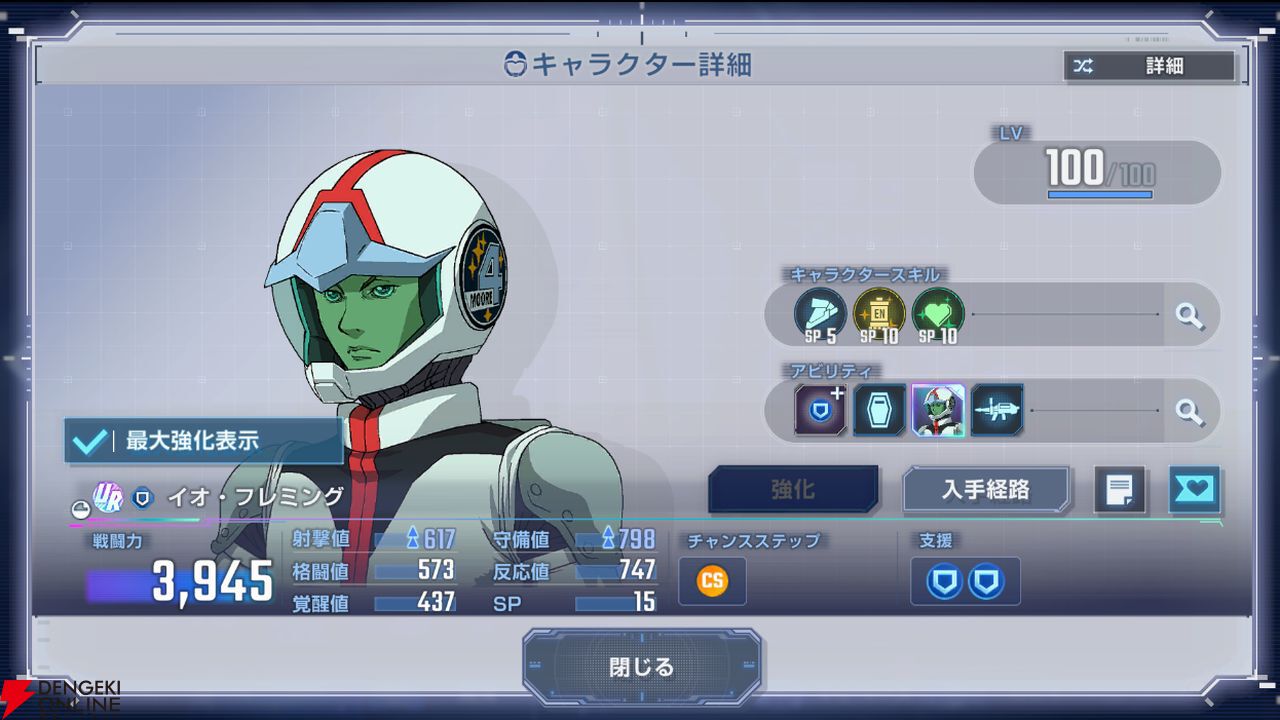Screen dimensions: 1280x720
Task: View the rifle weapon ability icon
Action: pyautogui.click(x=997, y=410)
